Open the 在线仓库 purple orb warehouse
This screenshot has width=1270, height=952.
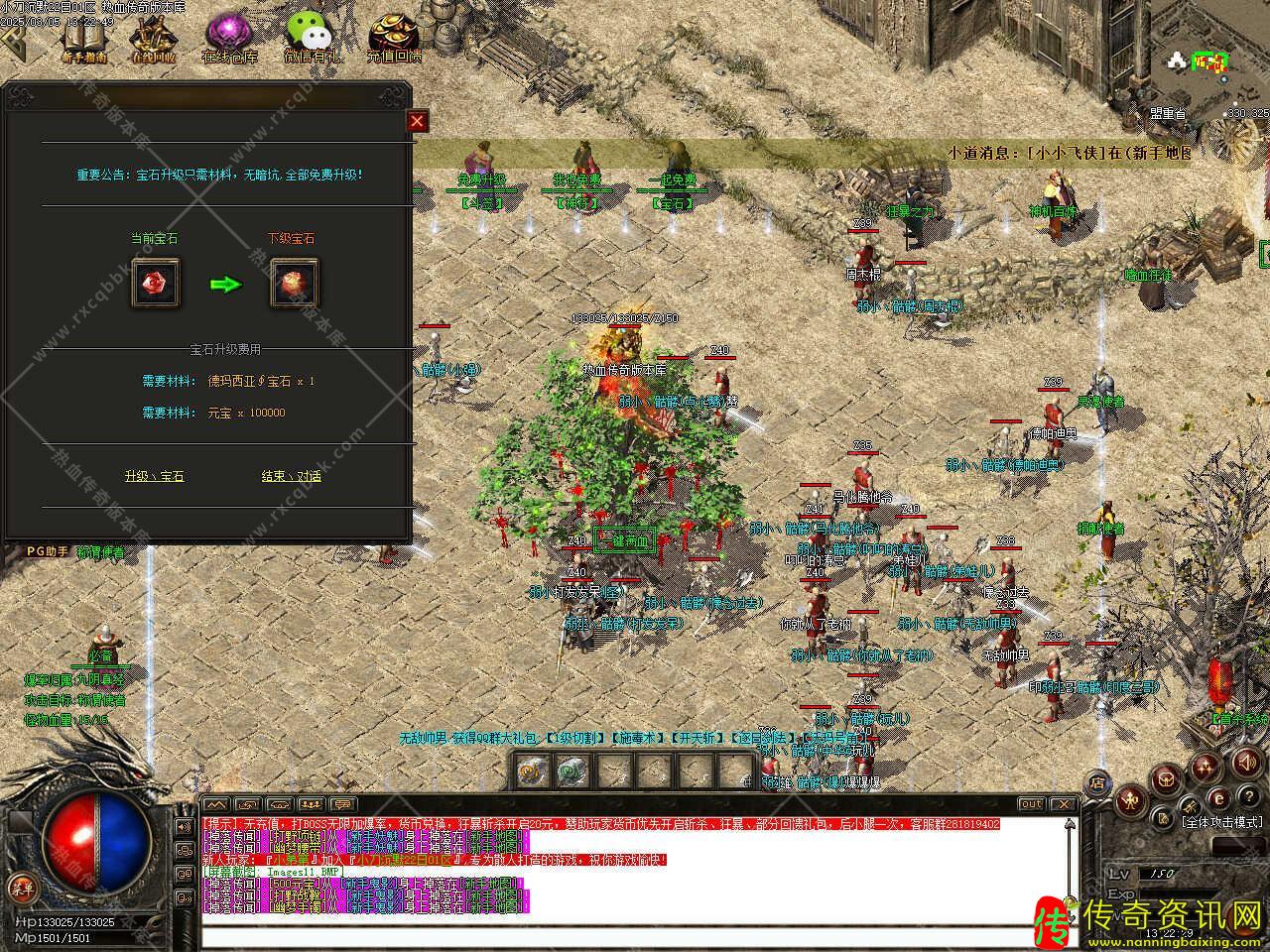(229, 38)
